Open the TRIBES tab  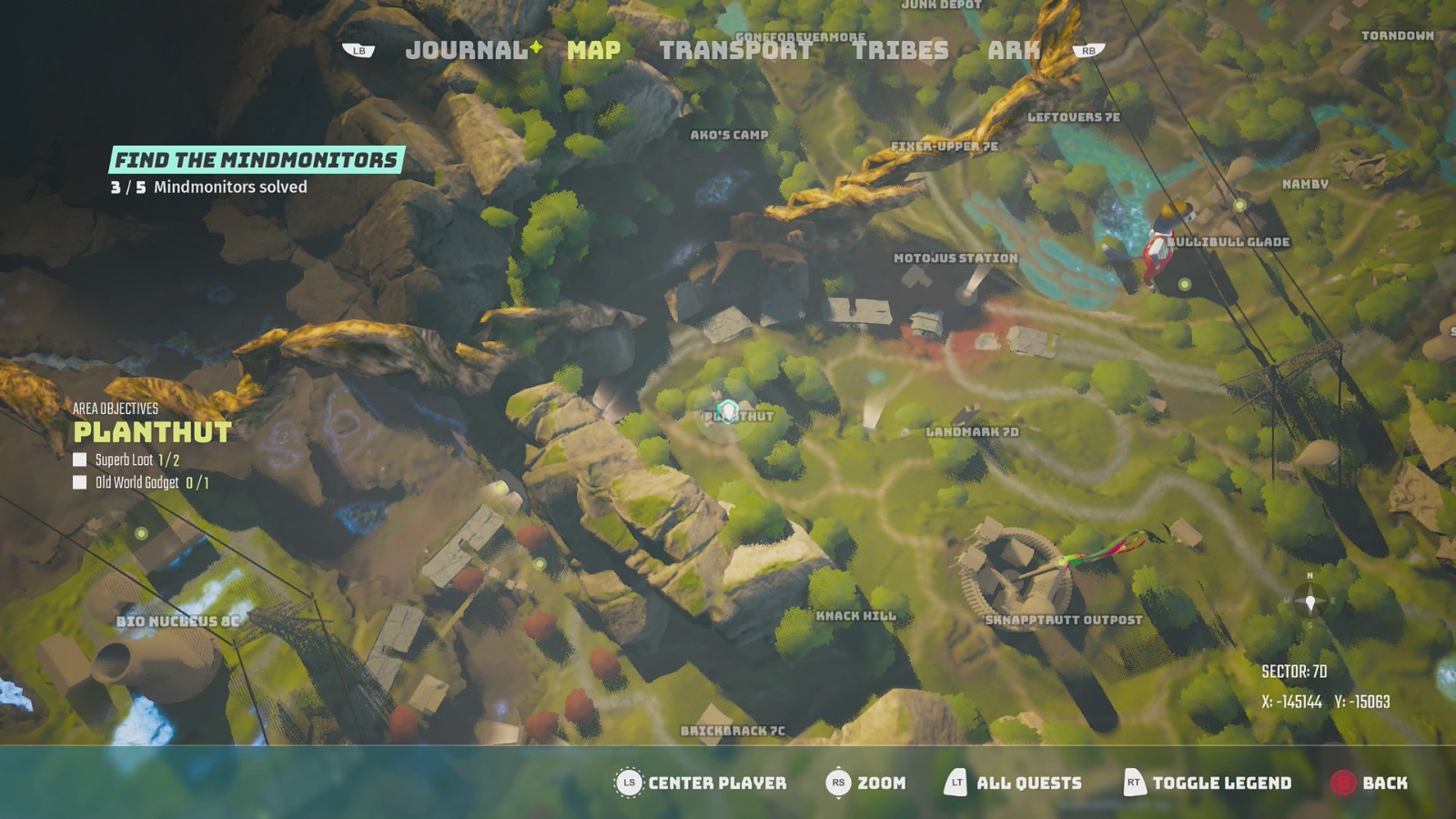[x=901, y=51]
